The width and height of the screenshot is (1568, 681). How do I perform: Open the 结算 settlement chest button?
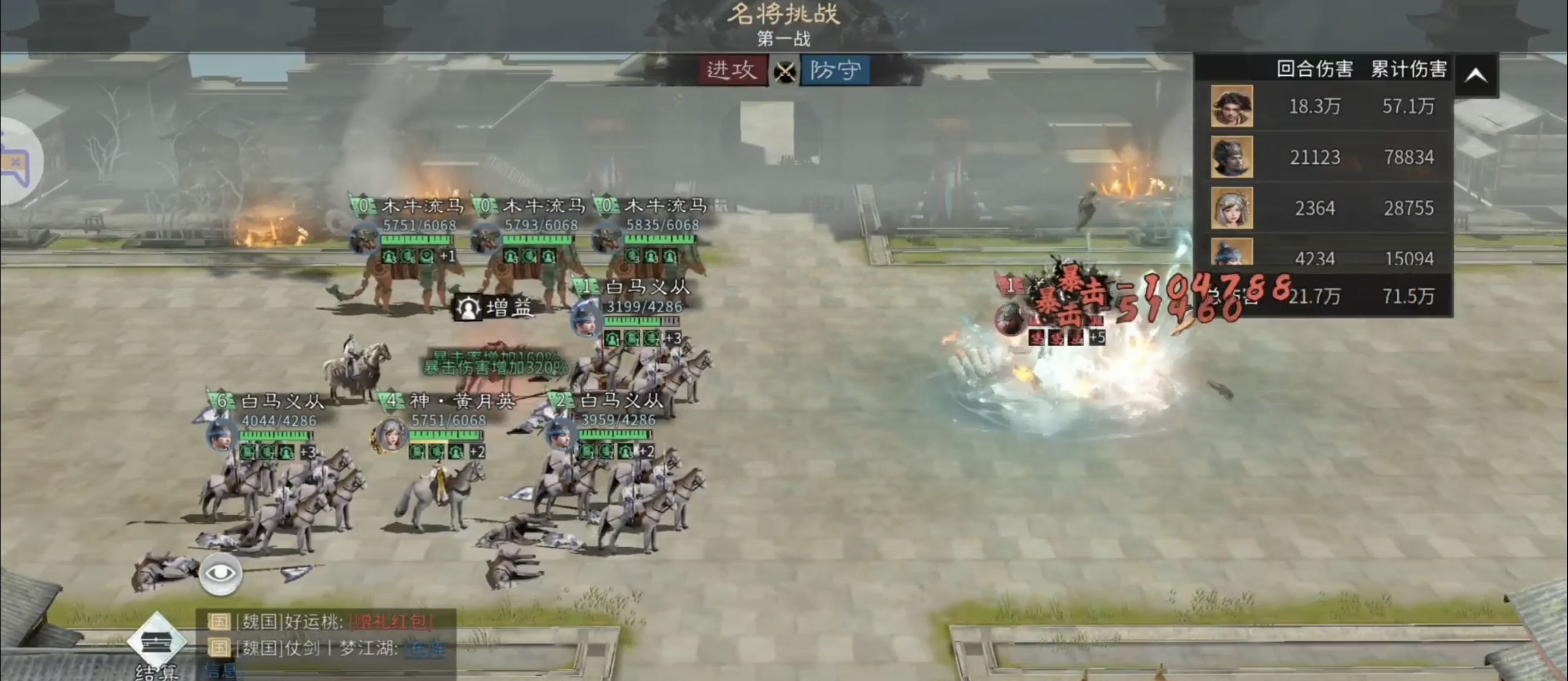156,643
